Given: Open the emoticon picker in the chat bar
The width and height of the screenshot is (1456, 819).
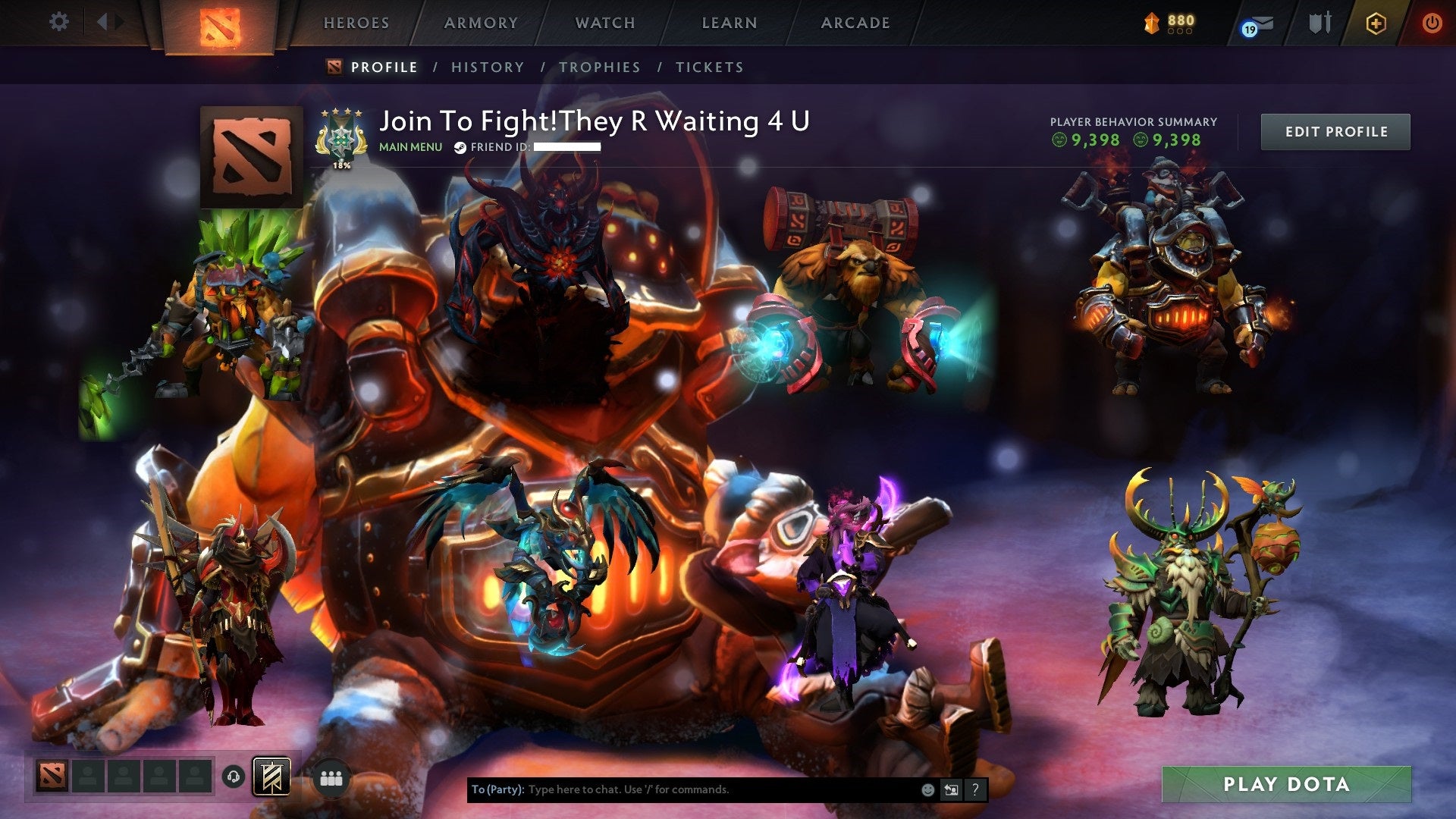Looking at the screenshot, I should 927,789.
